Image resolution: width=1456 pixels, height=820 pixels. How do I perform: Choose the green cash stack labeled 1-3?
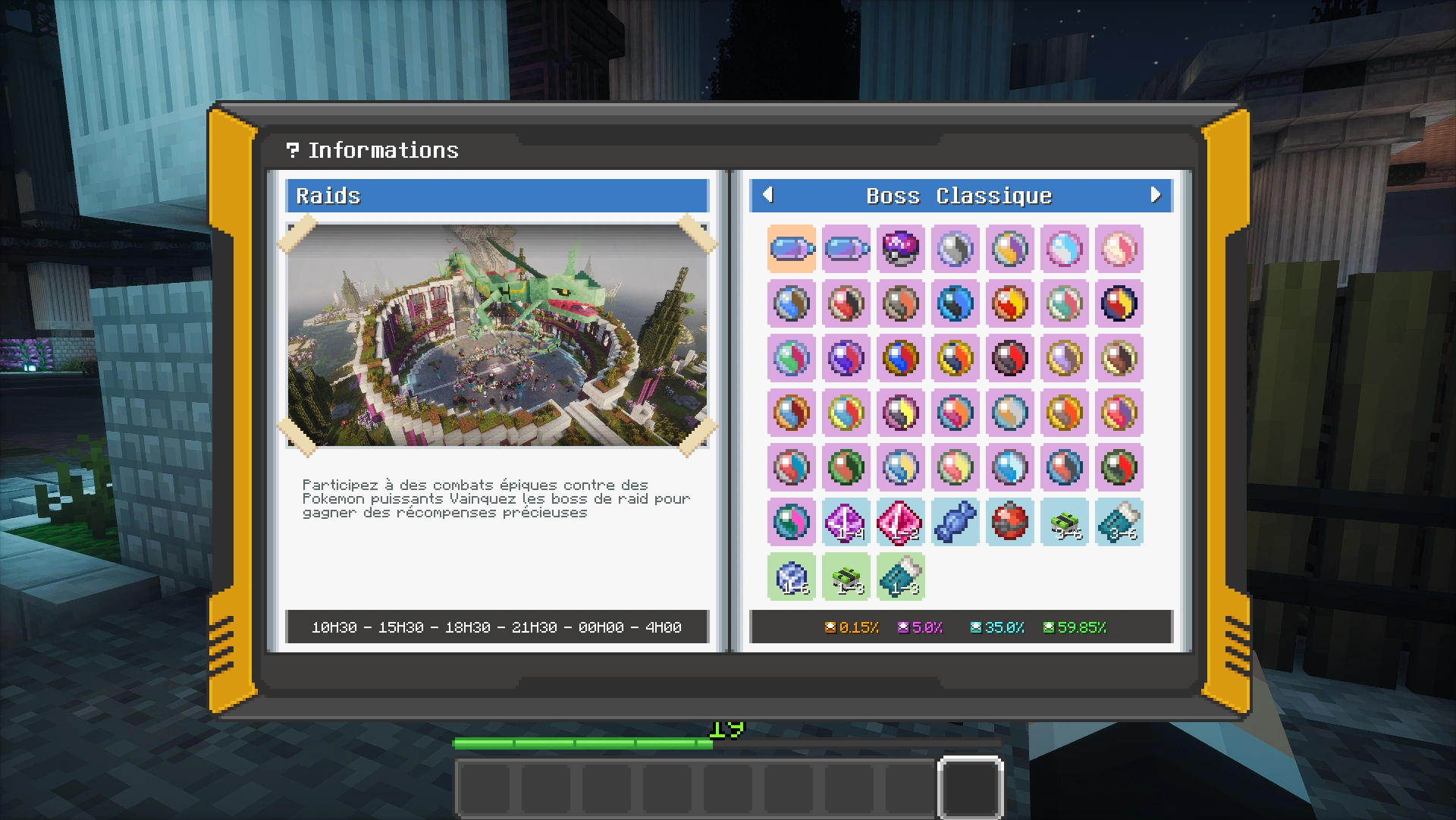point(846,577)
